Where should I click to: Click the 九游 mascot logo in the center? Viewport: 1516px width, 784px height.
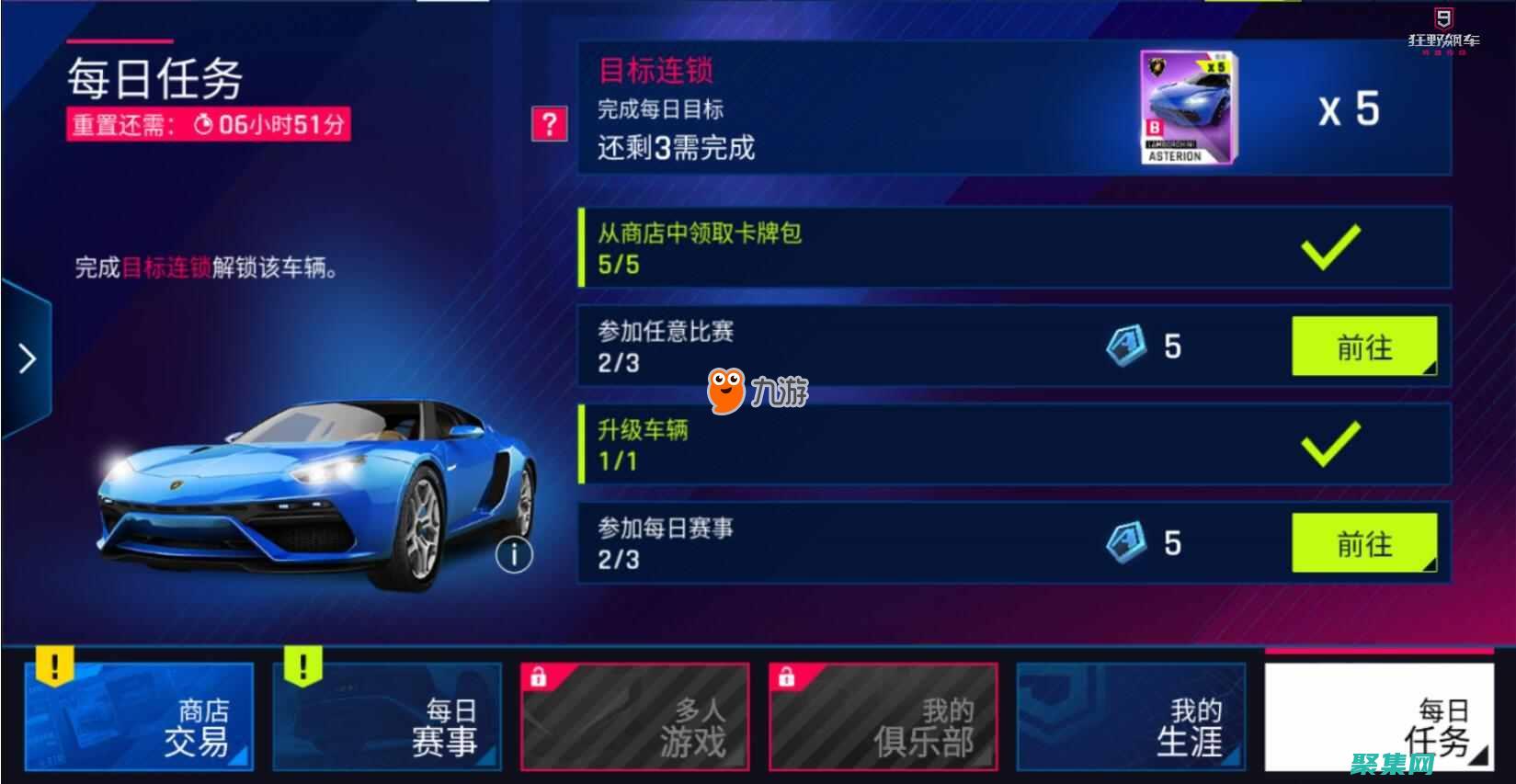(724, 391)
